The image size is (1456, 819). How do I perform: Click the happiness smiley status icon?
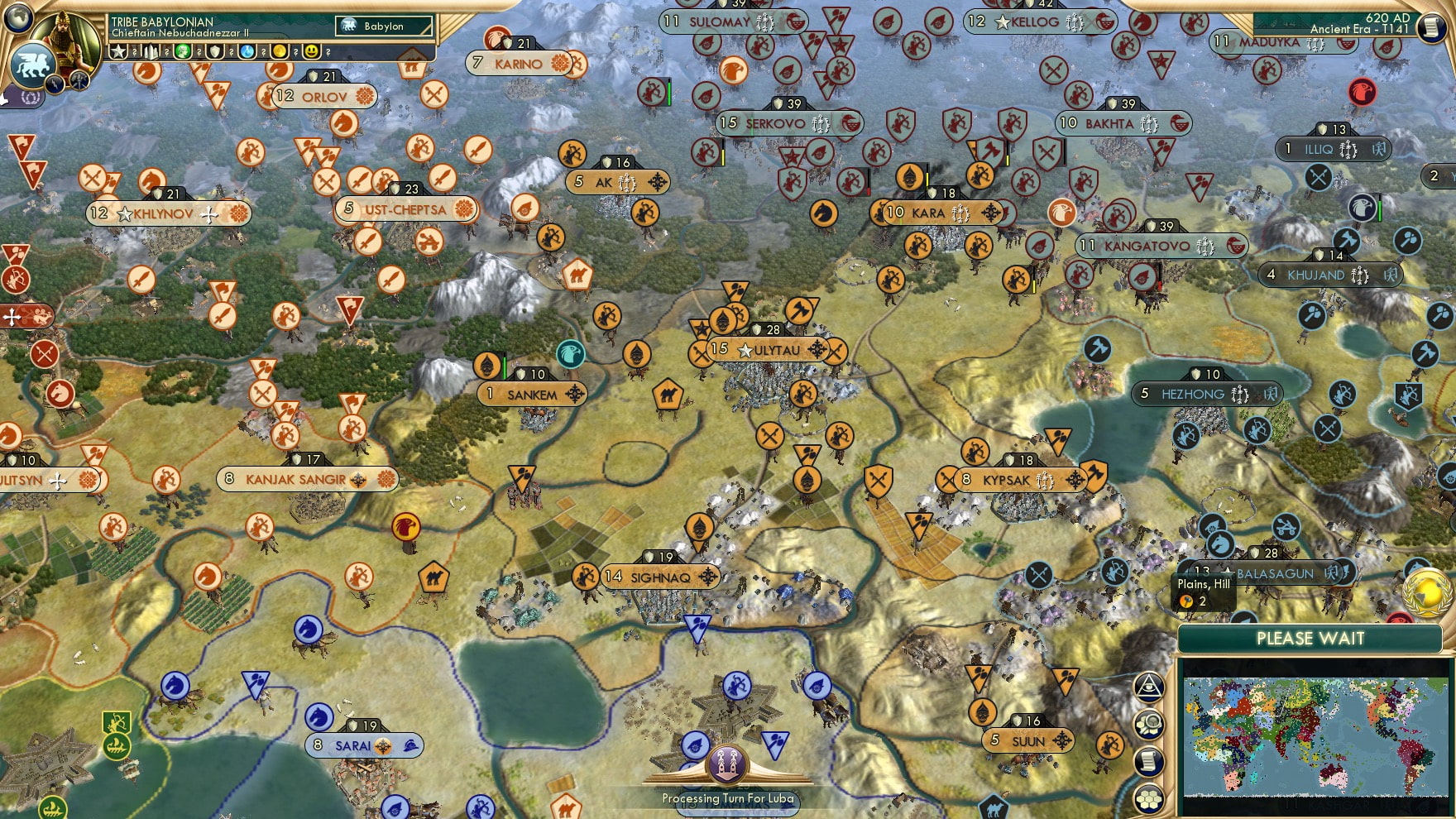click(x=313, y=51)
